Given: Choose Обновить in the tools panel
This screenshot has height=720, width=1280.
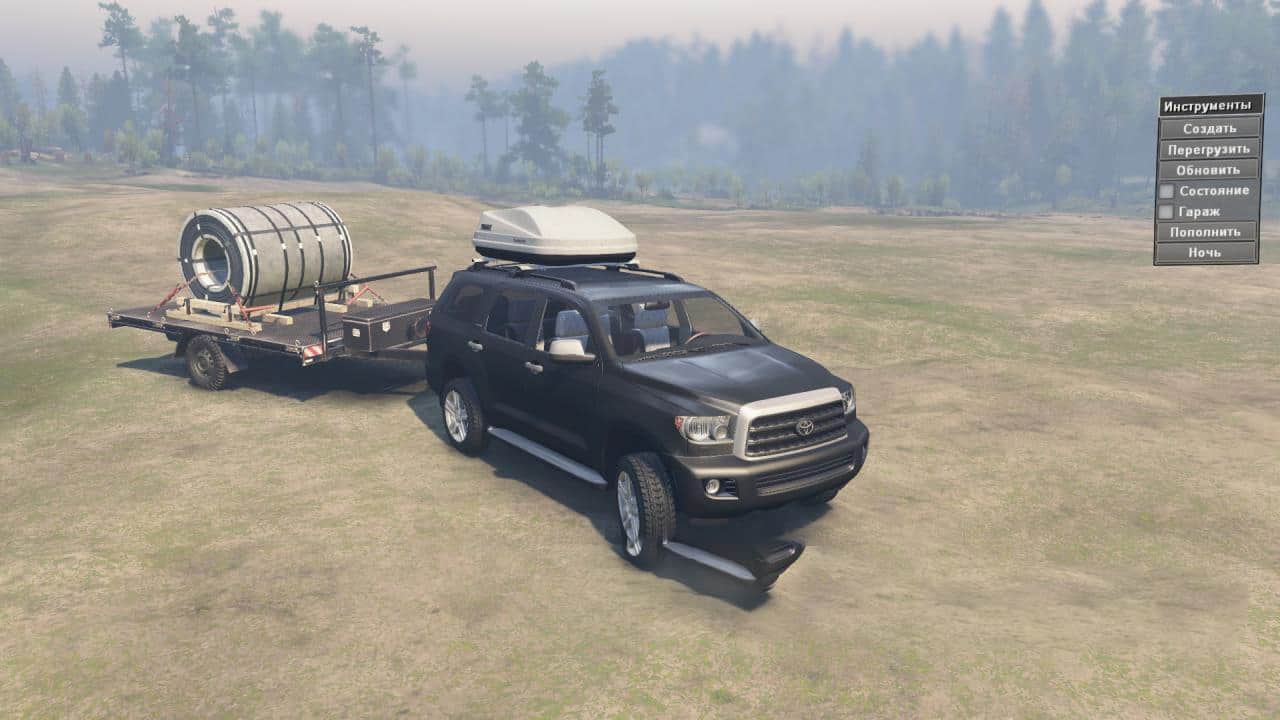Looking at the screenshot, I should click(1209, 170).
